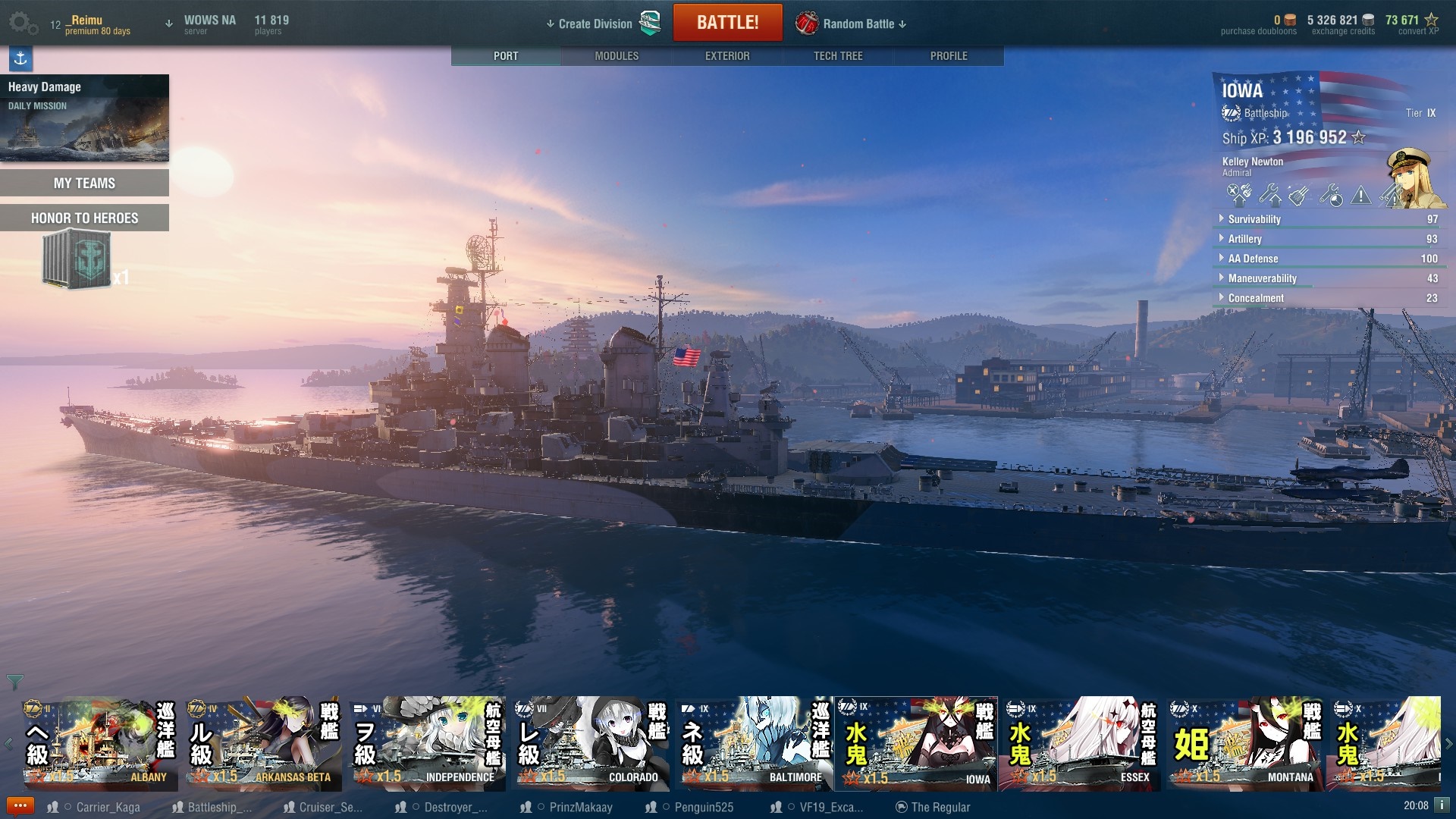Open the My Teams panel
This screenshot has width=1456, height=819.
pyautogui.click(x=84, y=184)
